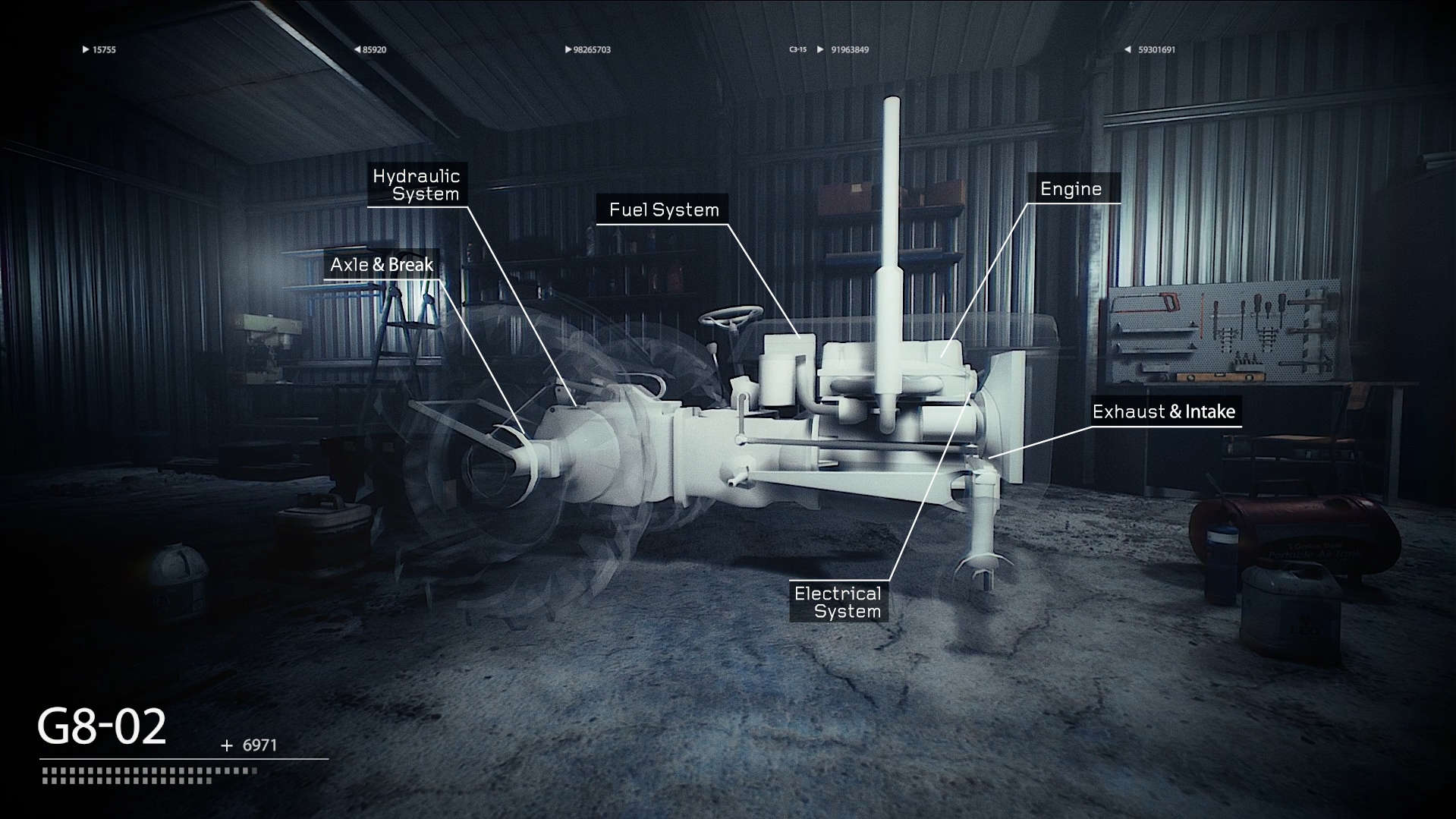Click the play arrow before 98265703
This screenshot has height=819, width=1456.
(x=567, y=50)
